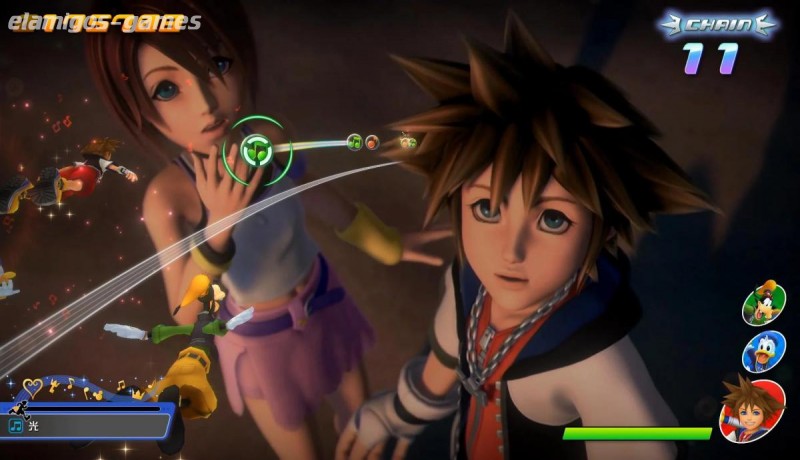
Task: Click Donald Duck's party portrait
Action: tap(763, 351)
